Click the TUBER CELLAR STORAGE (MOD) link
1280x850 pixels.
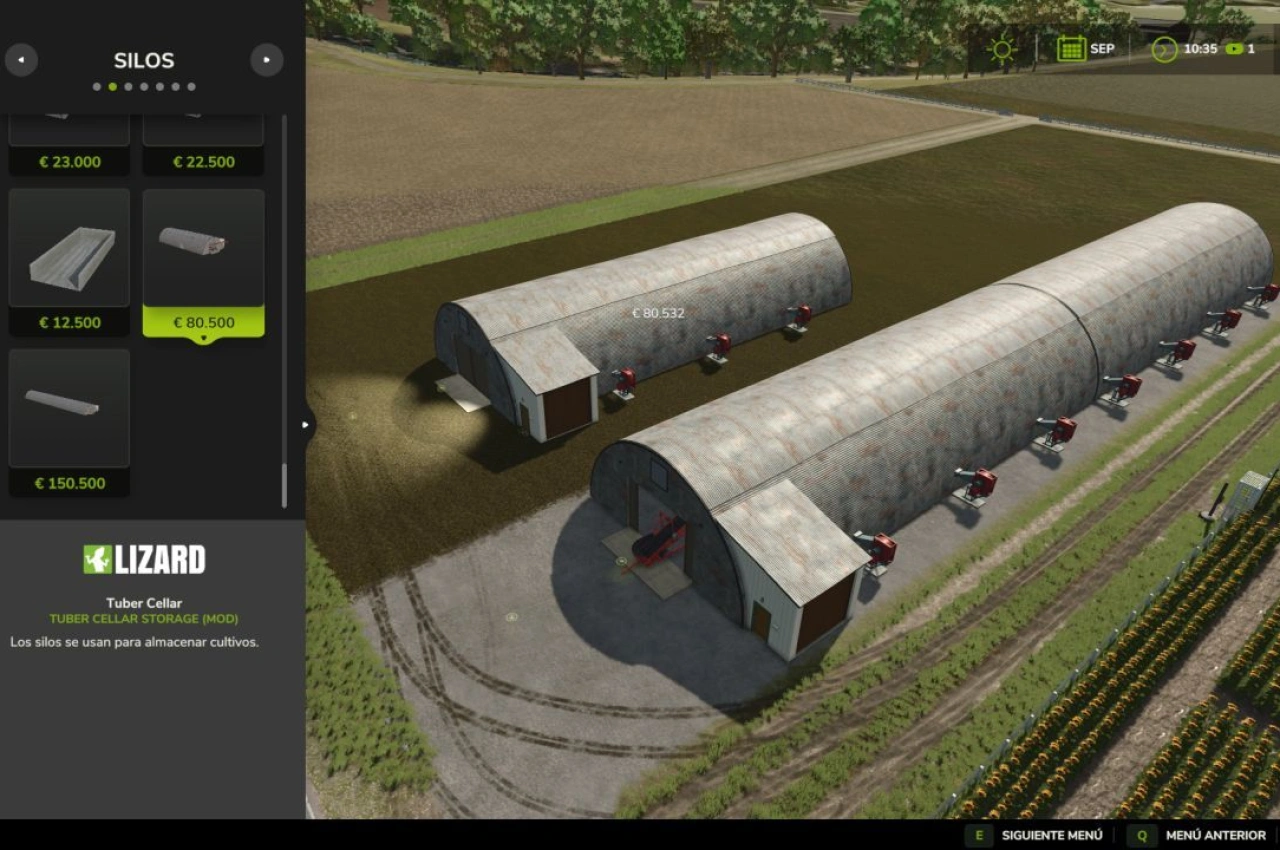146,618
